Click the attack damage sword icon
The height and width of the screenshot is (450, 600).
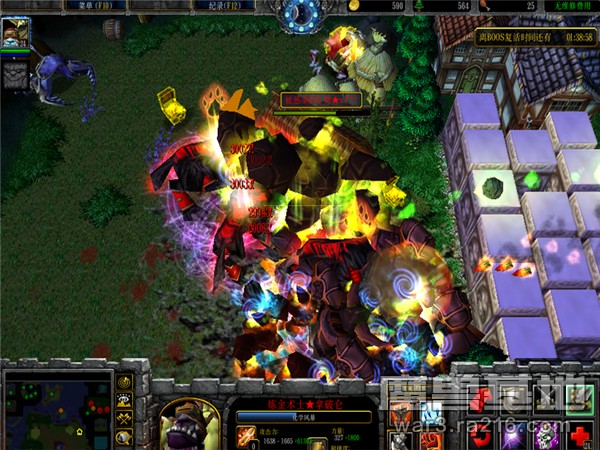click(x=246, y=436)
